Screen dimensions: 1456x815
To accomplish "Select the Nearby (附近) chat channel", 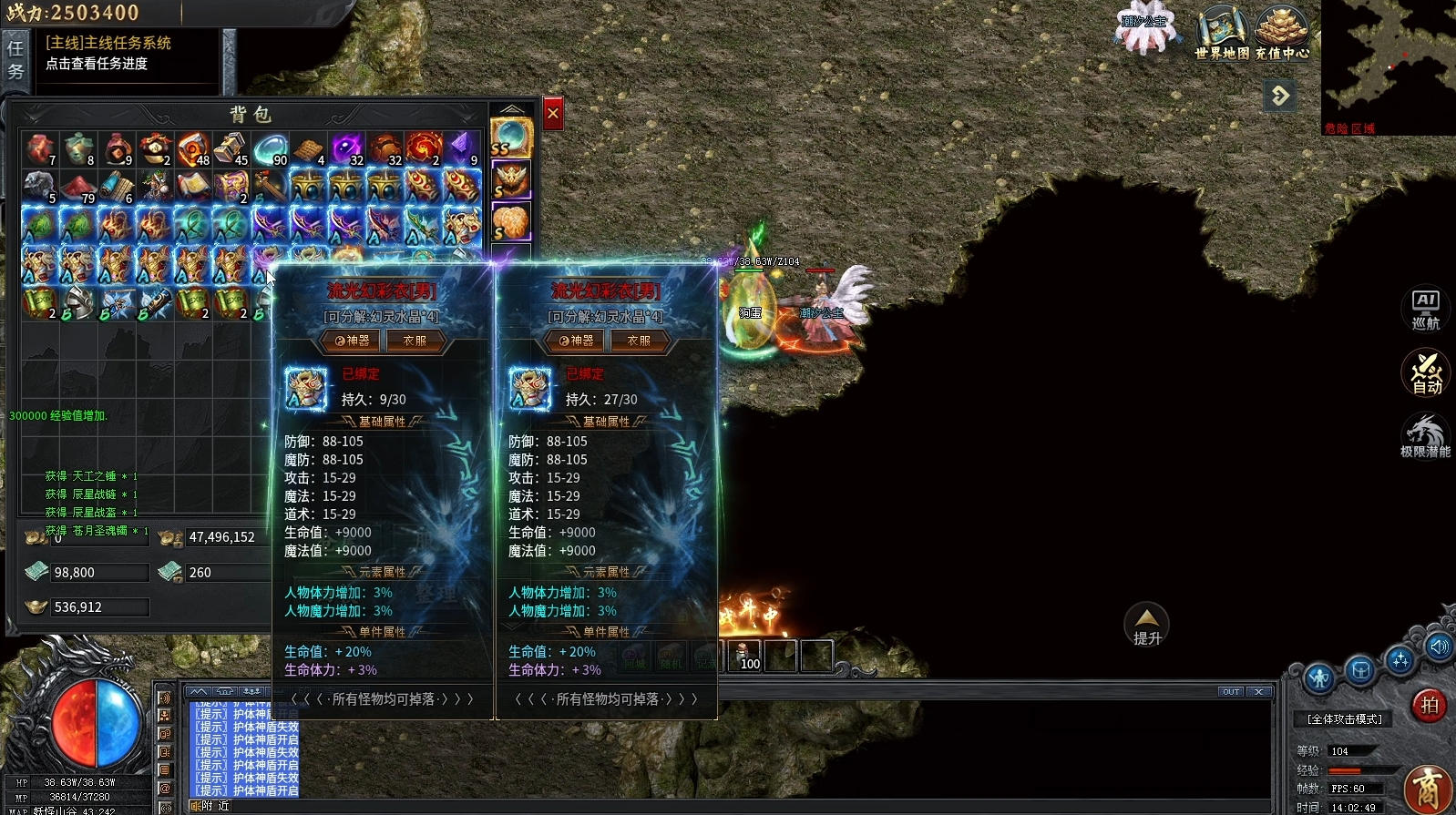I will point(216,806).
